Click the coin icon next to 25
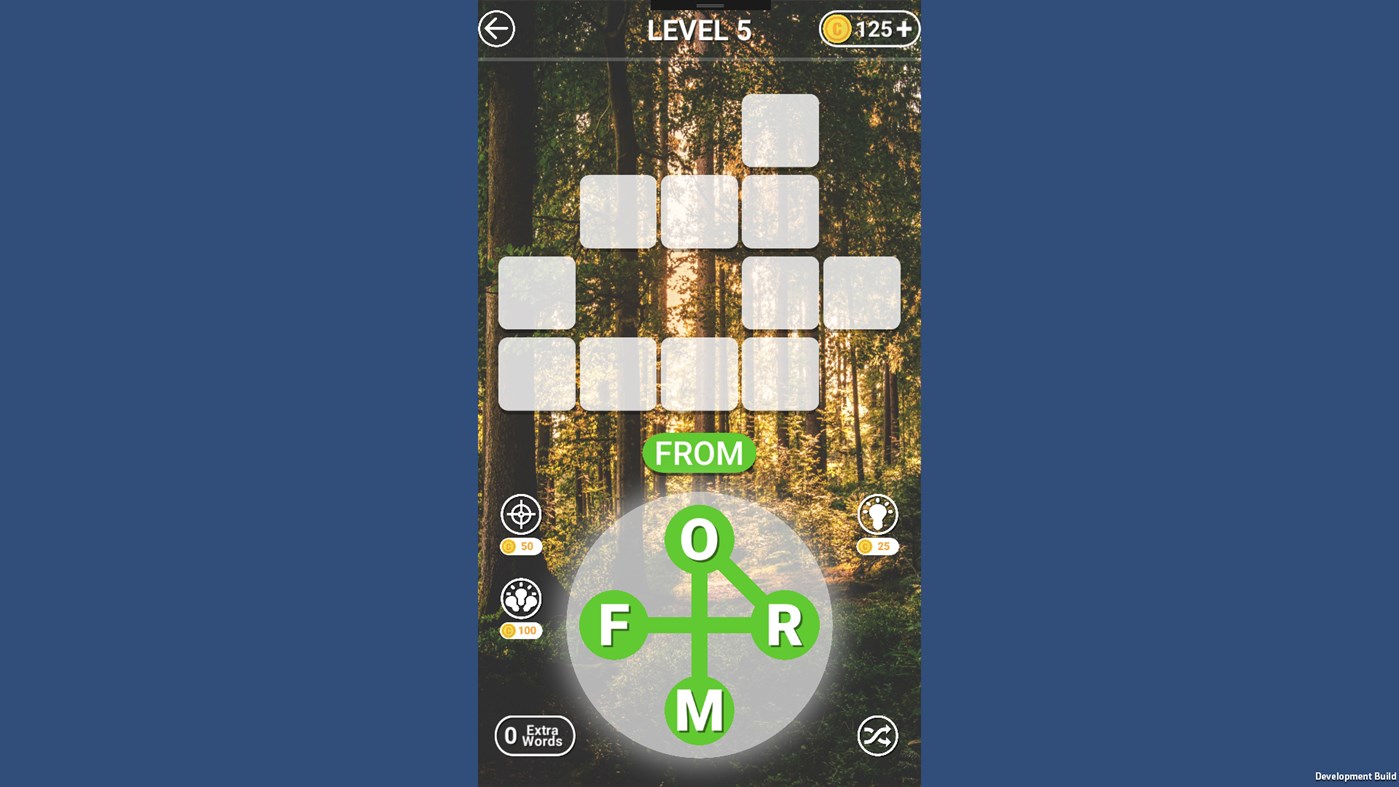The height and width of the screenshot is (787, 1399). tap(866, 546)
